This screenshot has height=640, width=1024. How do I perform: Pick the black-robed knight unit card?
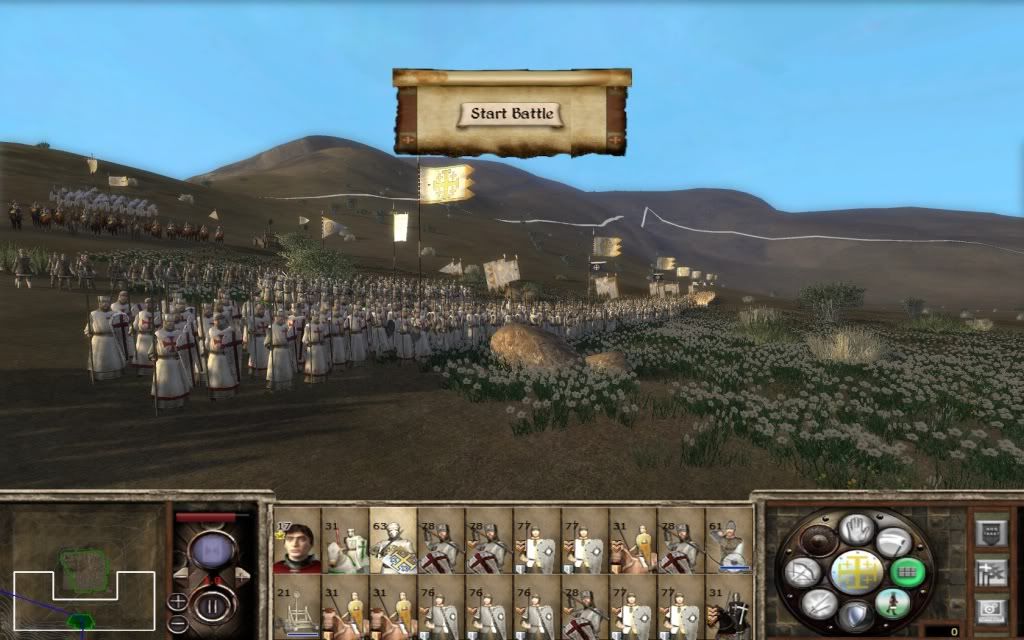click(x=729, y=610)
